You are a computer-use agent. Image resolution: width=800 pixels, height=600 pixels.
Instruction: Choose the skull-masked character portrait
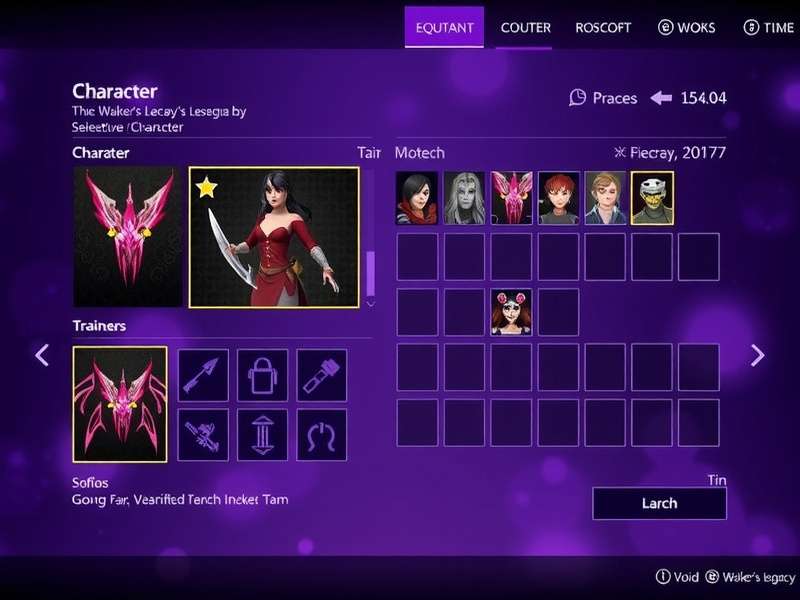[652, 197]
